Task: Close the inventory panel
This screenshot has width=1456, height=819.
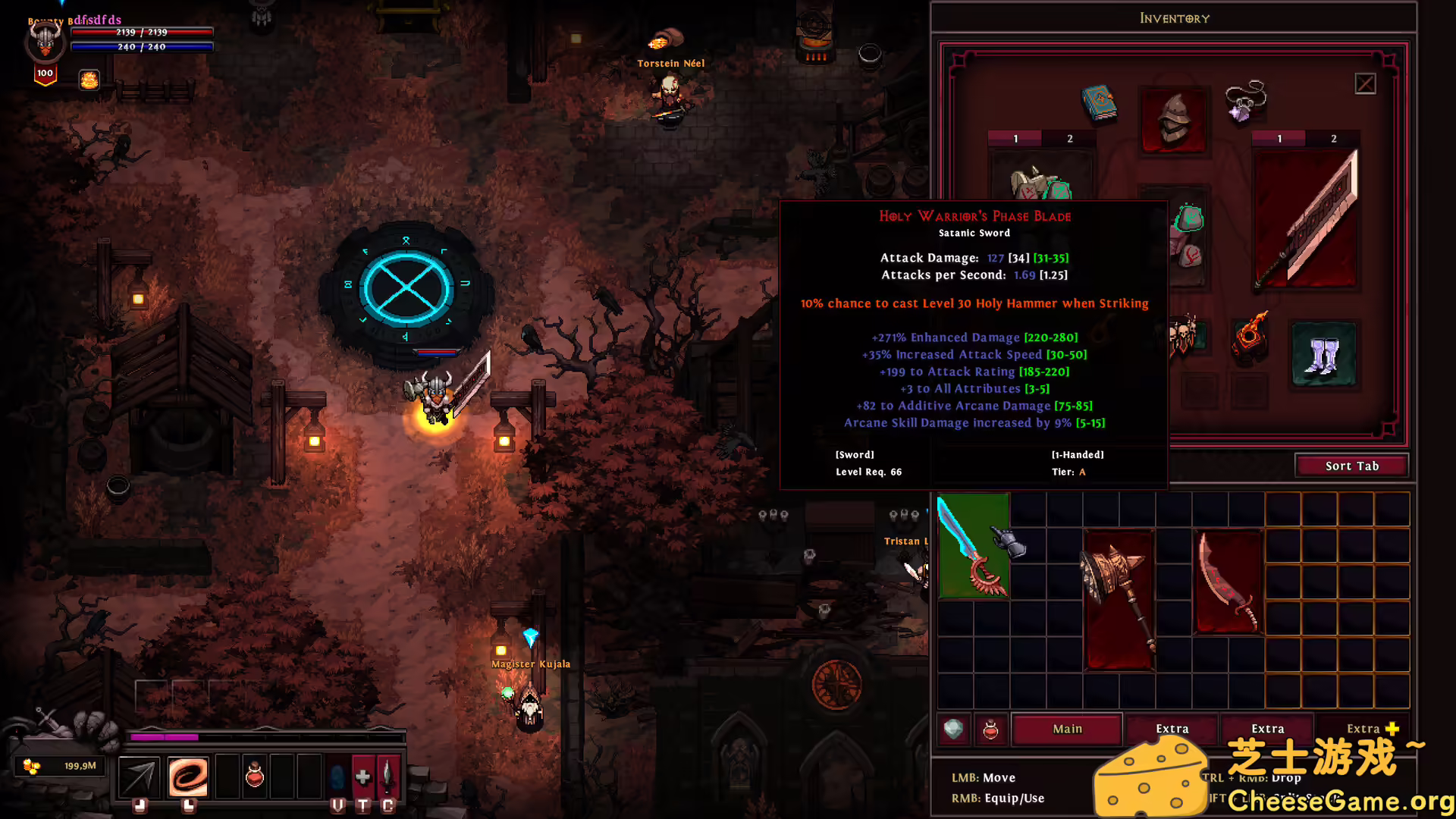Action: [1365, 83]
